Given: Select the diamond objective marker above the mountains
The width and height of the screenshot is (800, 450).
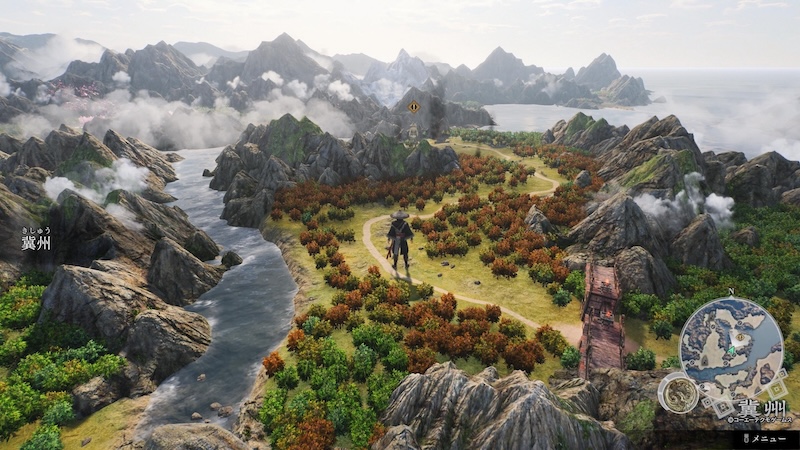Looking at the screenshot, I should (x=414, y=107).
